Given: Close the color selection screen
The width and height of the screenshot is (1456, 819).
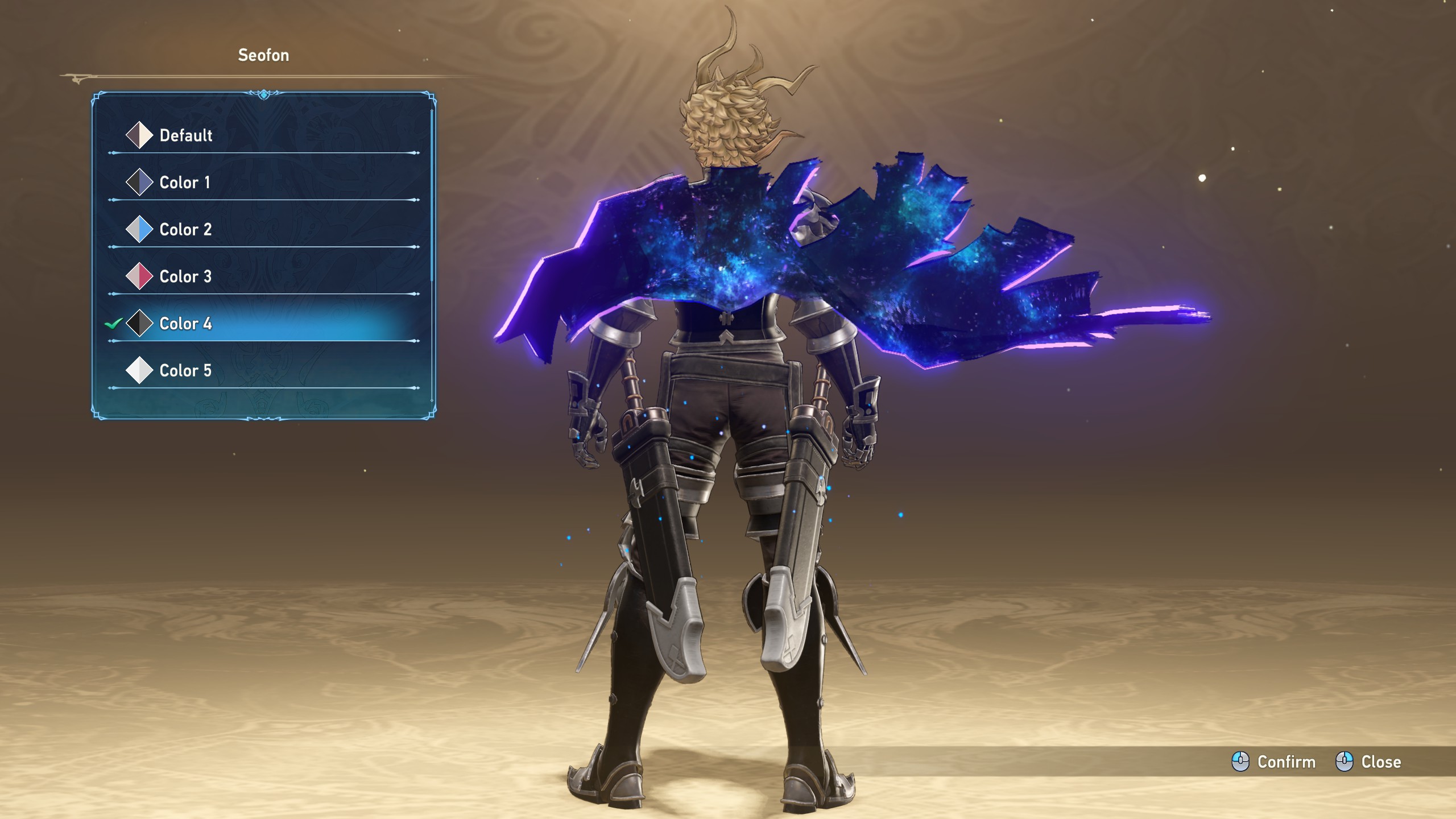Looking at the screenshot, I should pos(1368,762).
